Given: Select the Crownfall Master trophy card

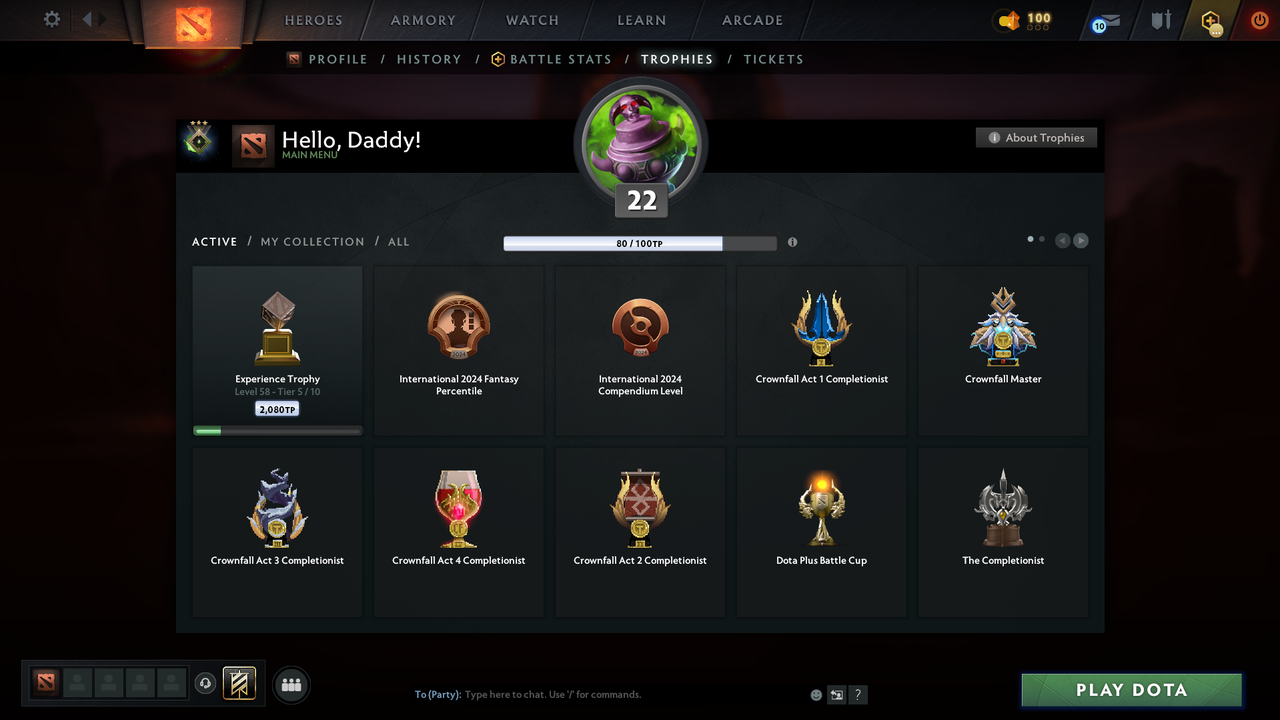Looking at the screenshot, I should pos(1002,349).
